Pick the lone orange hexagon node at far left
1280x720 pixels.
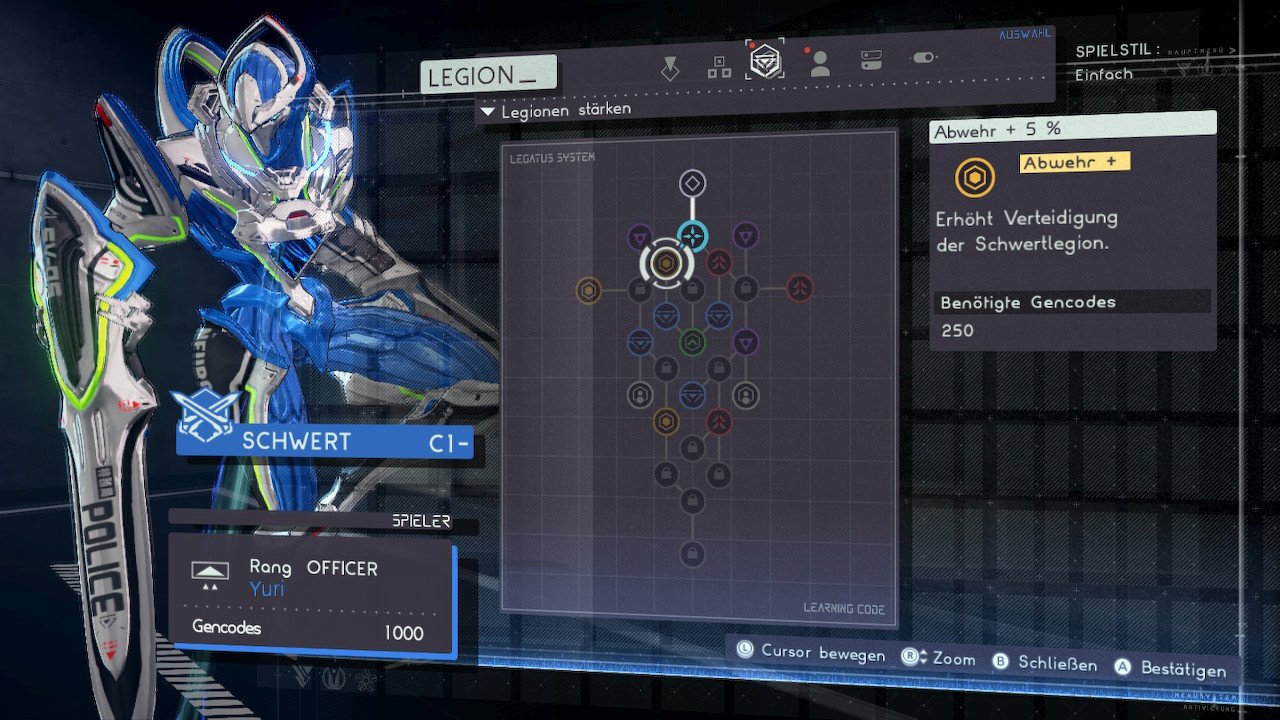589,290
